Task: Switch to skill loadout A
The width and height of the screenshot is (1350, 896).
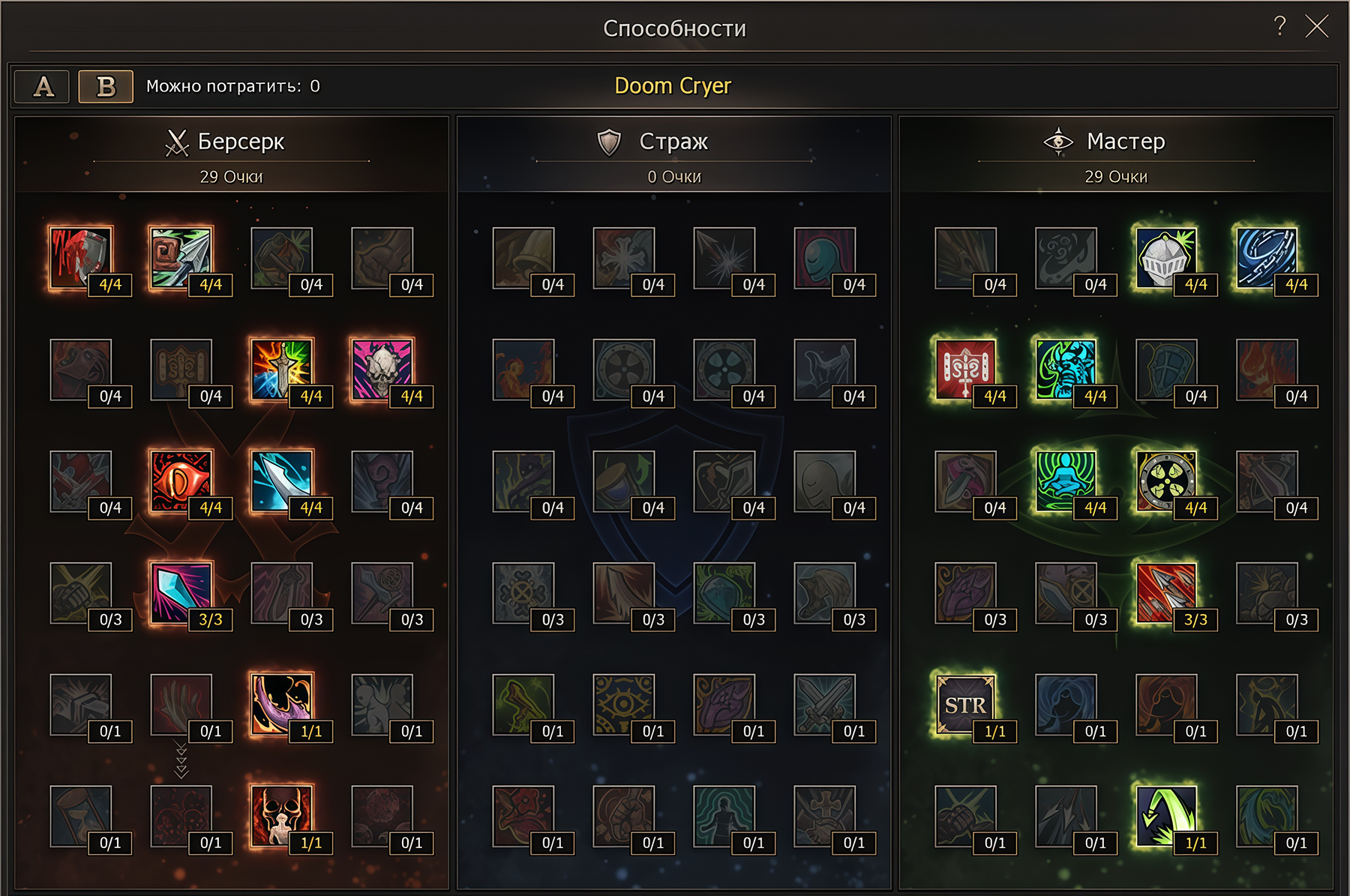Action: (41, 86)
